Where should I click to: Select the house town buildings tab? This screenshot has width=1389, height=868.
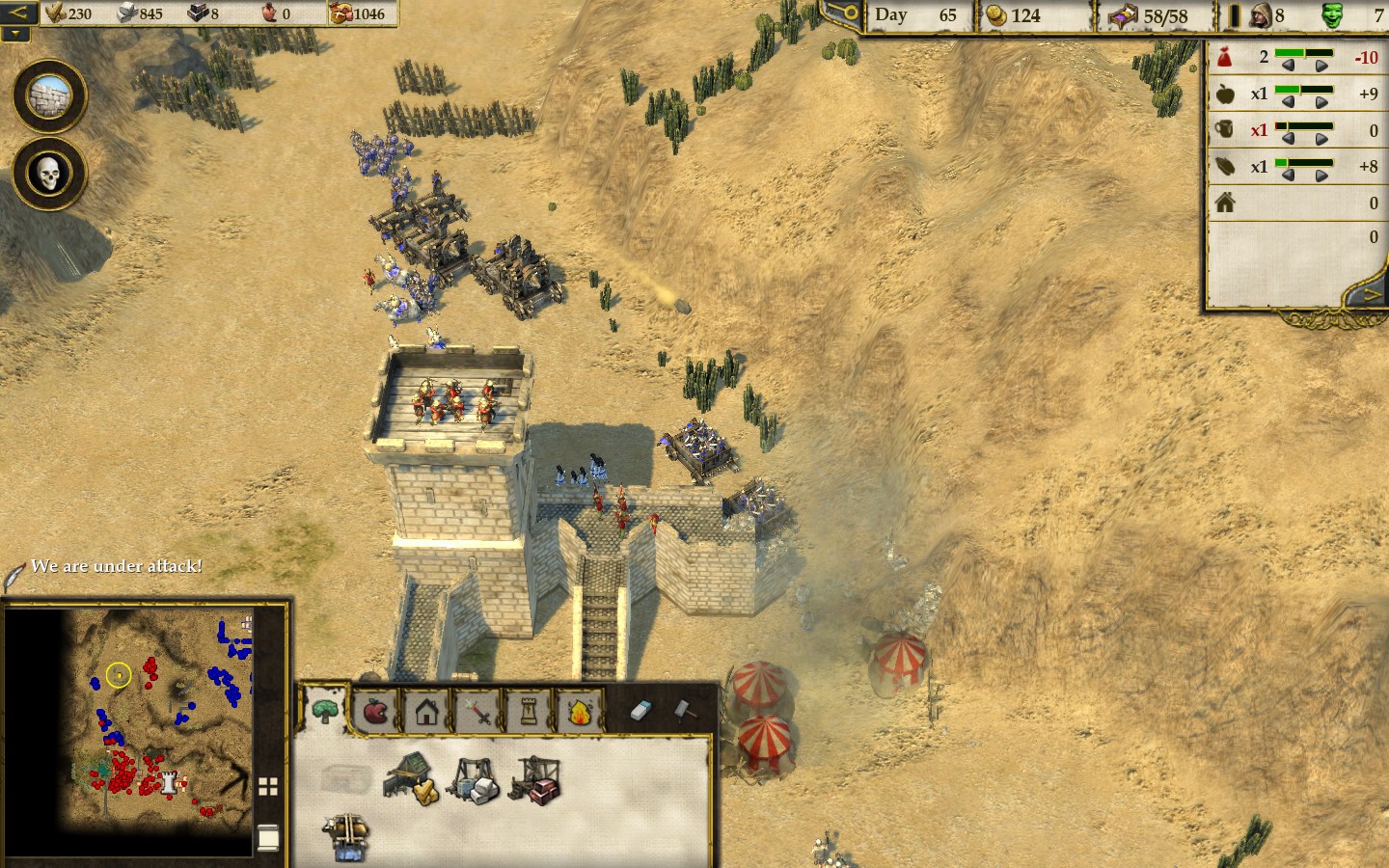pos(426,713)
